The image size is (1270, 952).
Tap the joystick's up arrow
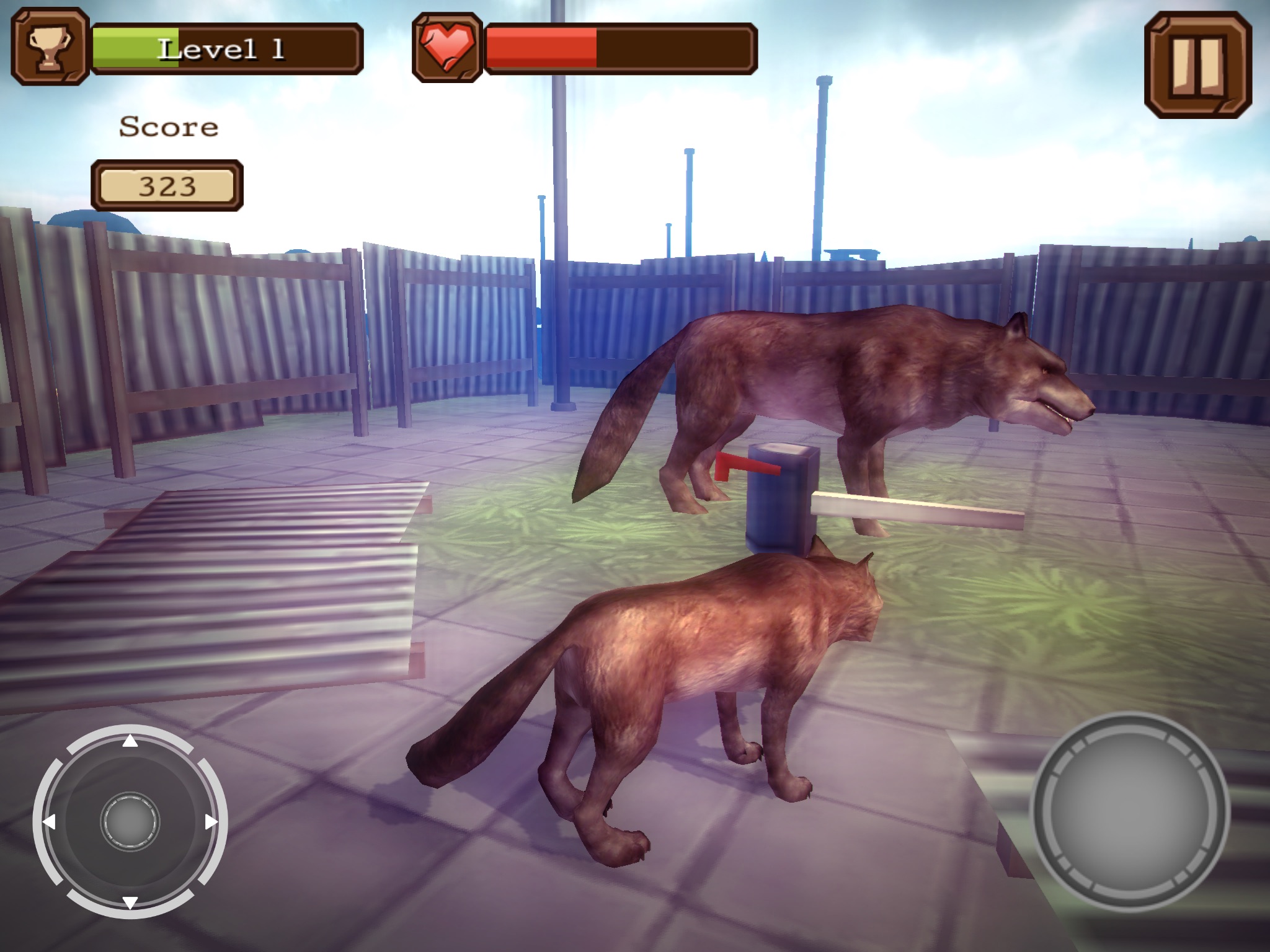(130, 741)
